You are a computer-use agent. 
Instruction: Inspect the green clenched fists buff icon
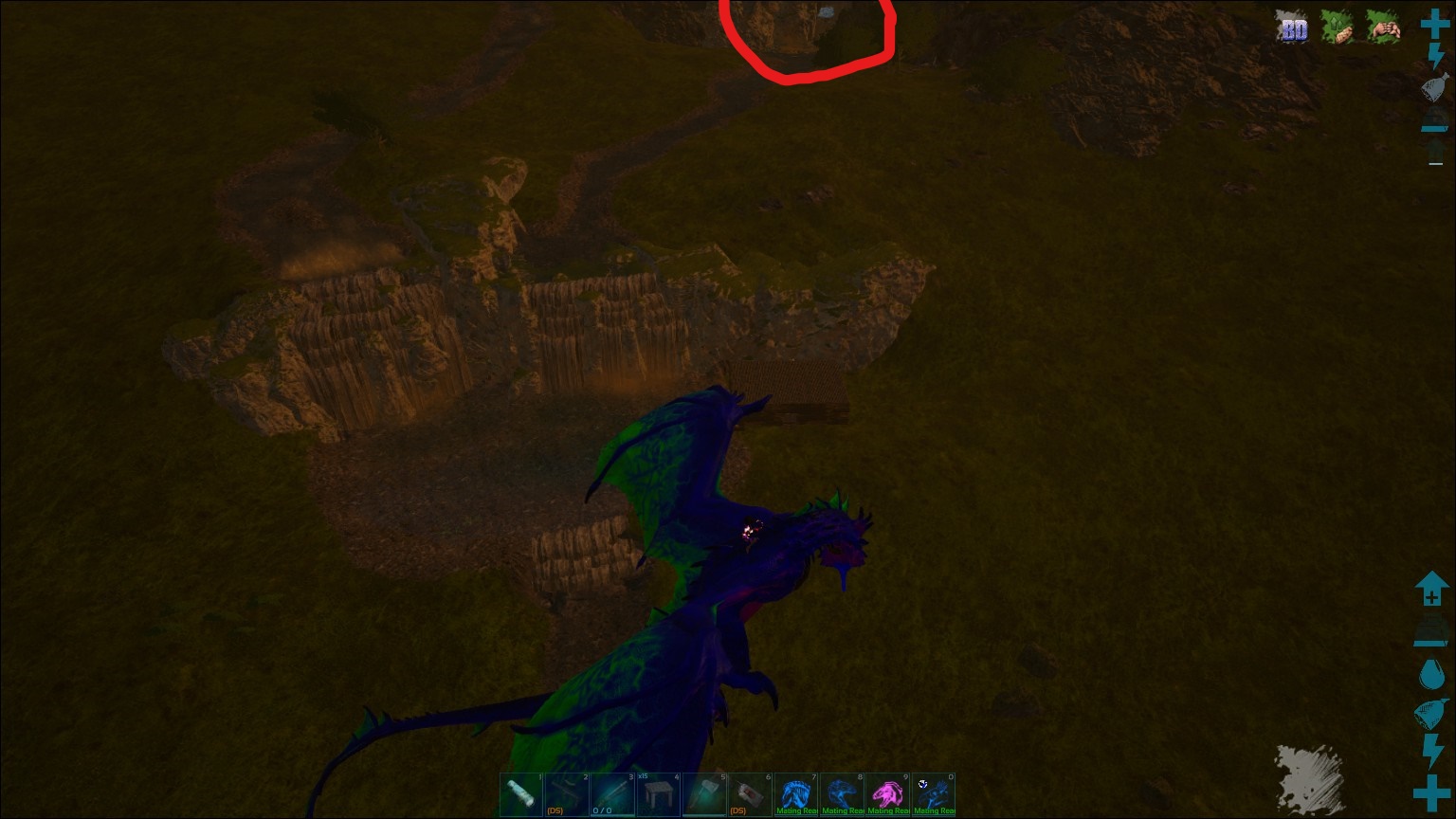pyautogui.click(x=1383, y=28)
